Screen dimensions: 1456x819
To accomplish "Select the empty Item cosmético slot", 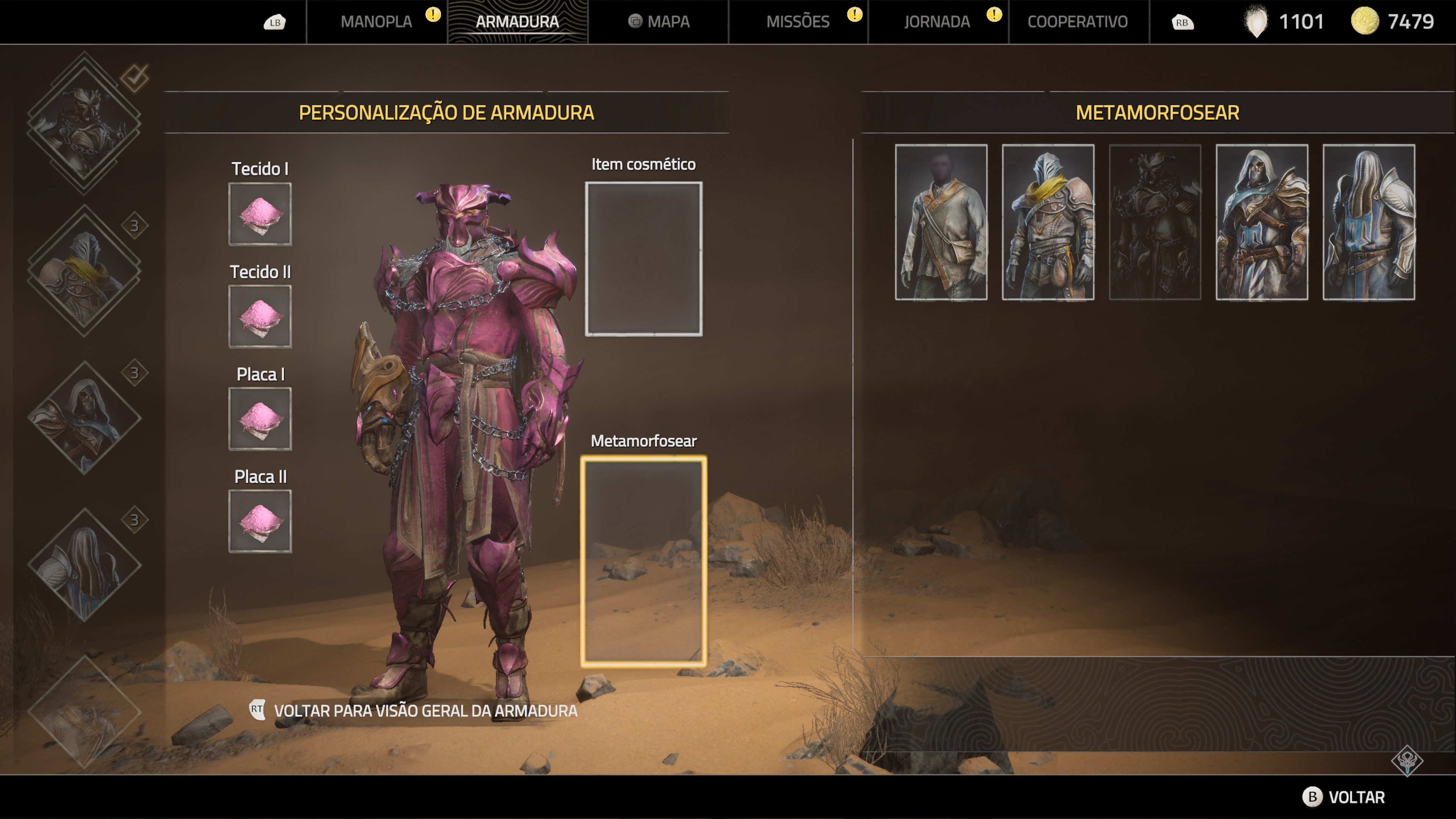I will click(x=643, y=259).
